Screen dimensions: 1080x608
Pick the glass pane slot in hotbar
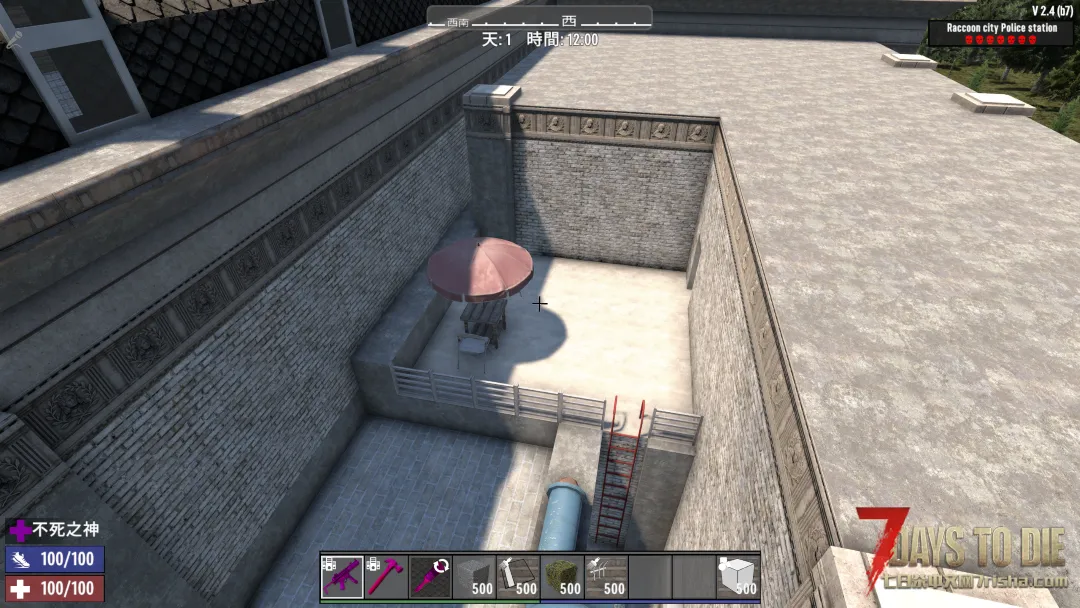pos(518,577)
